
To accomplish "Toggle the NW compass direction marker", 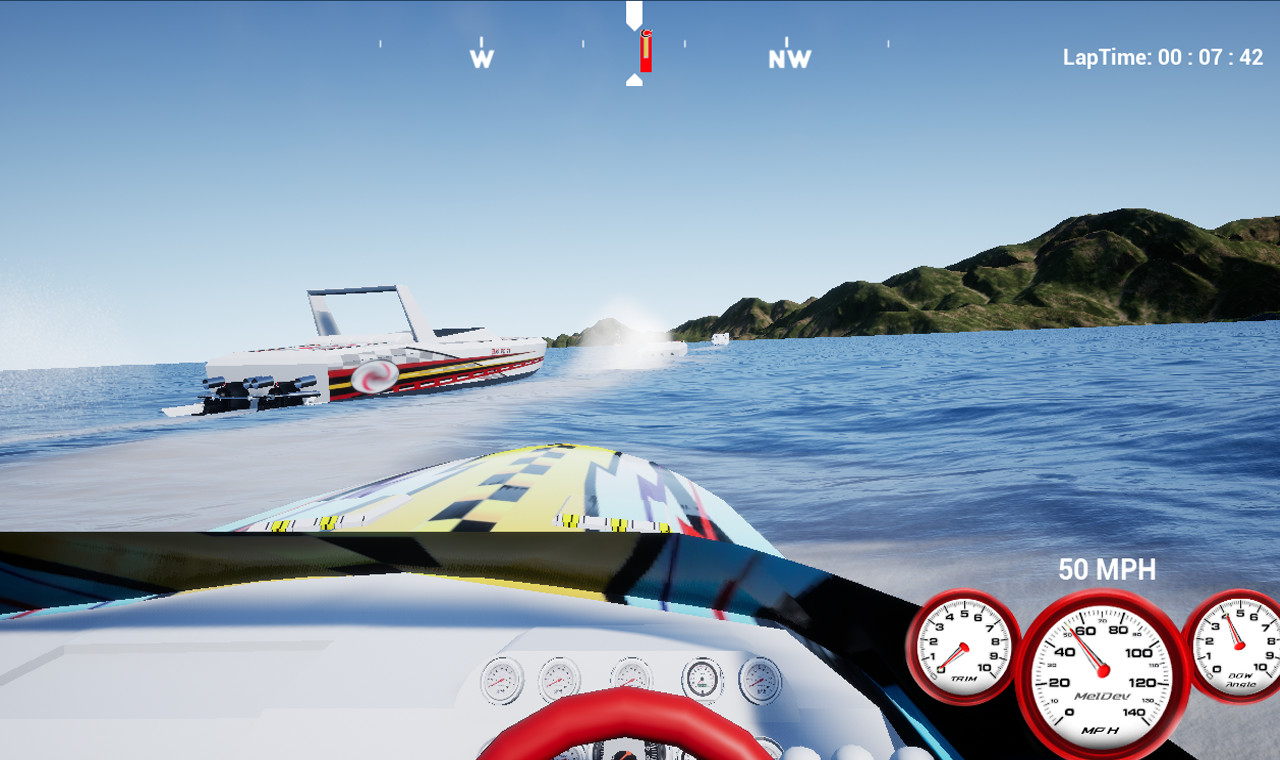I will [789, 57].
